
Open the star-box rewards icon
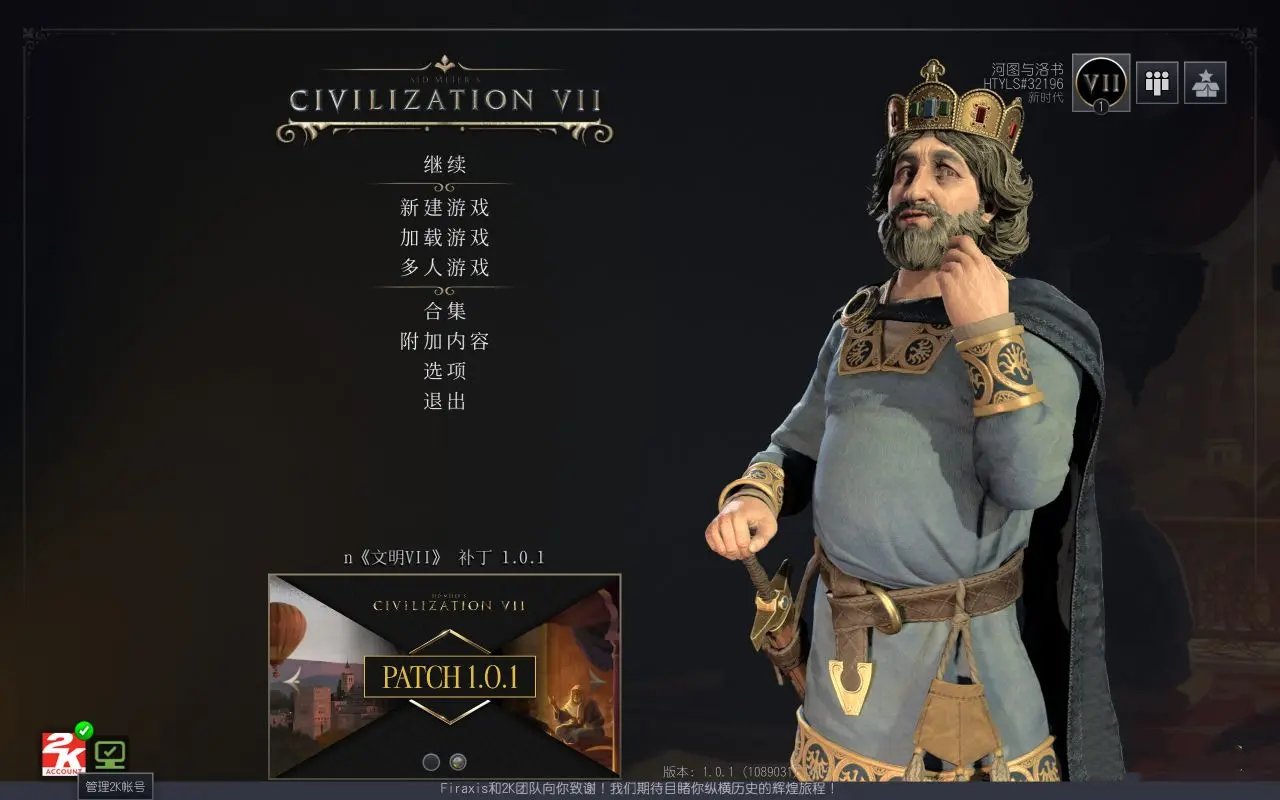[x=1205, y=83]
